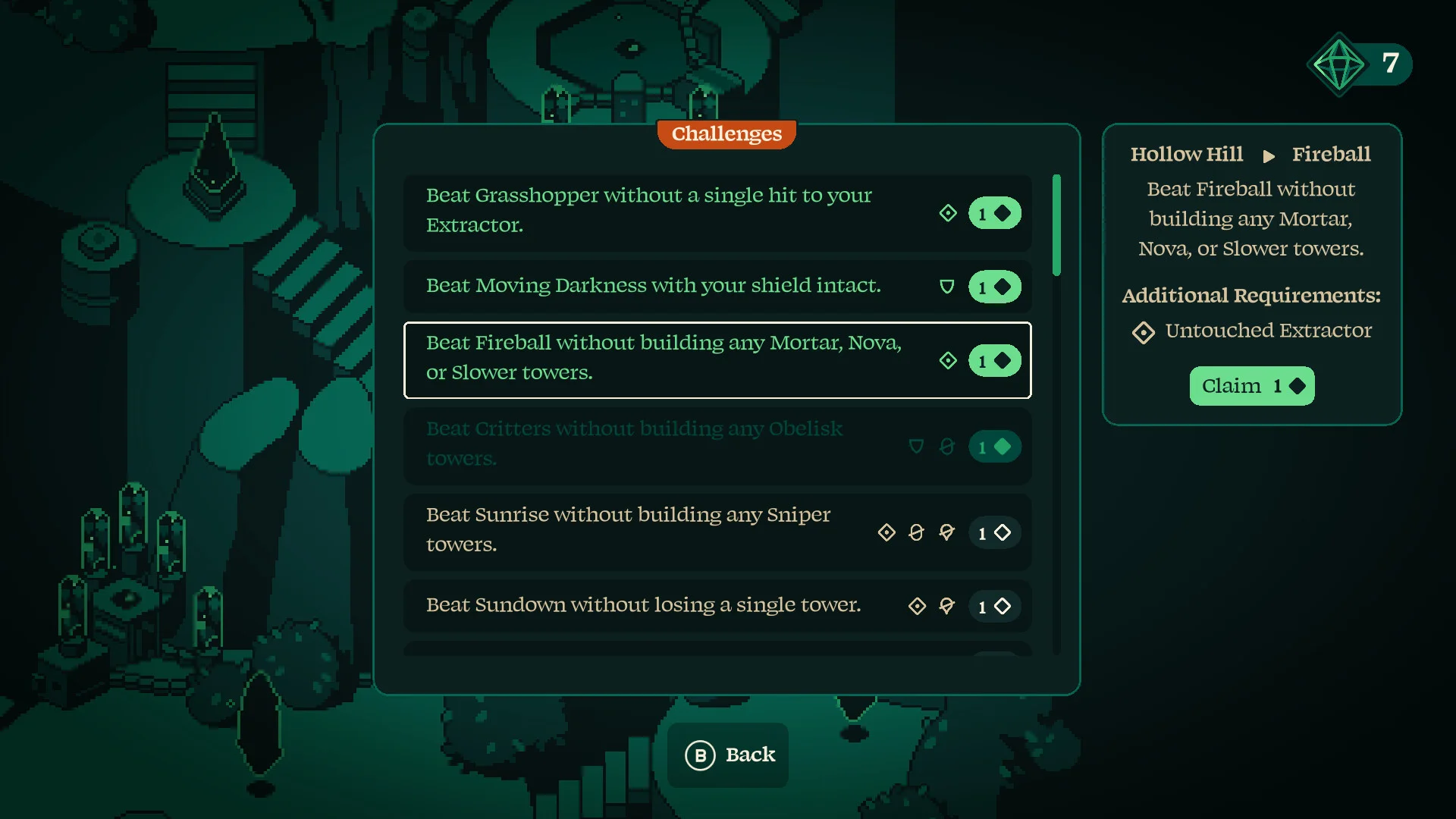
Task: Click the Back button
Action: 728,755
